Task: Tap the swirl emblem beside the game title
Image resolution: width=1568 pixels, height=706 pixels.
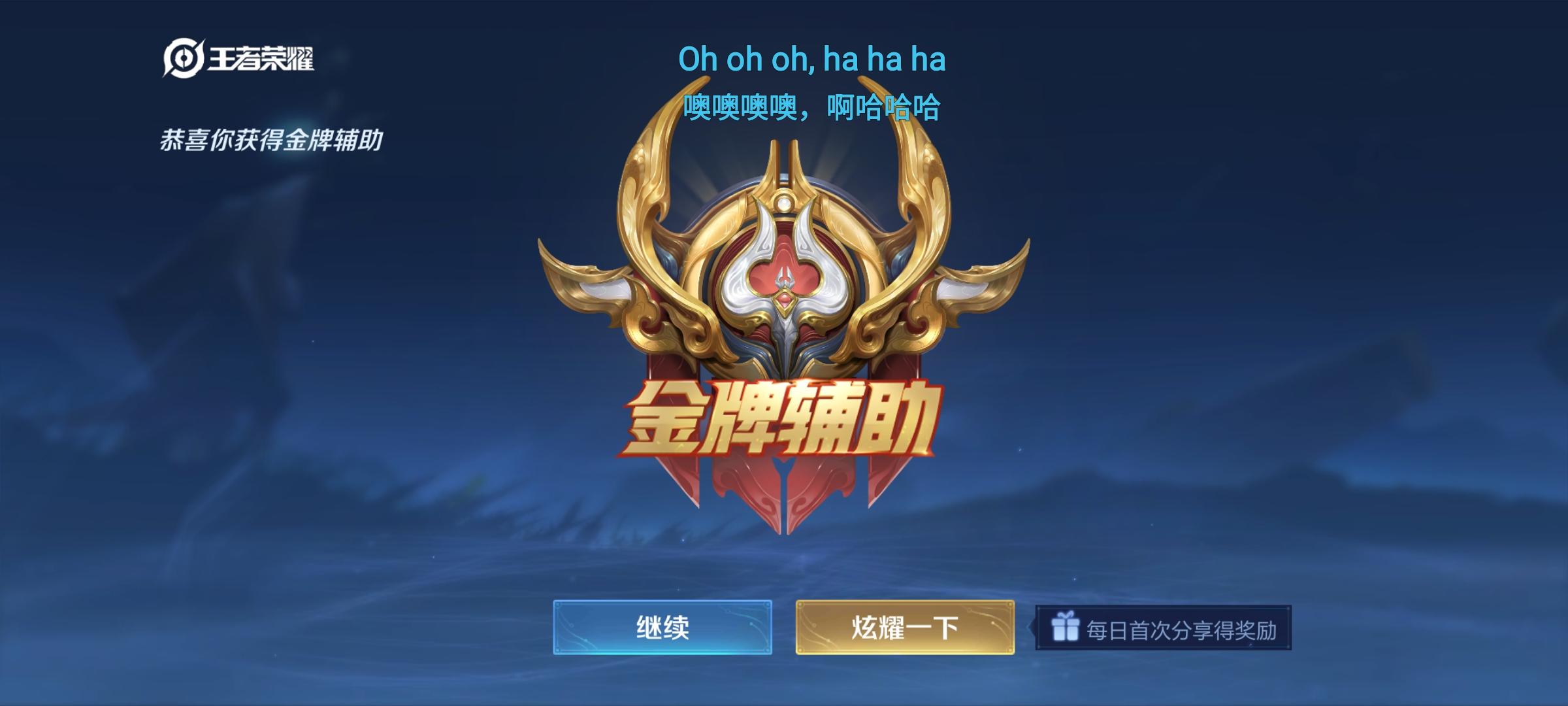Action: [x=184, y=58]
